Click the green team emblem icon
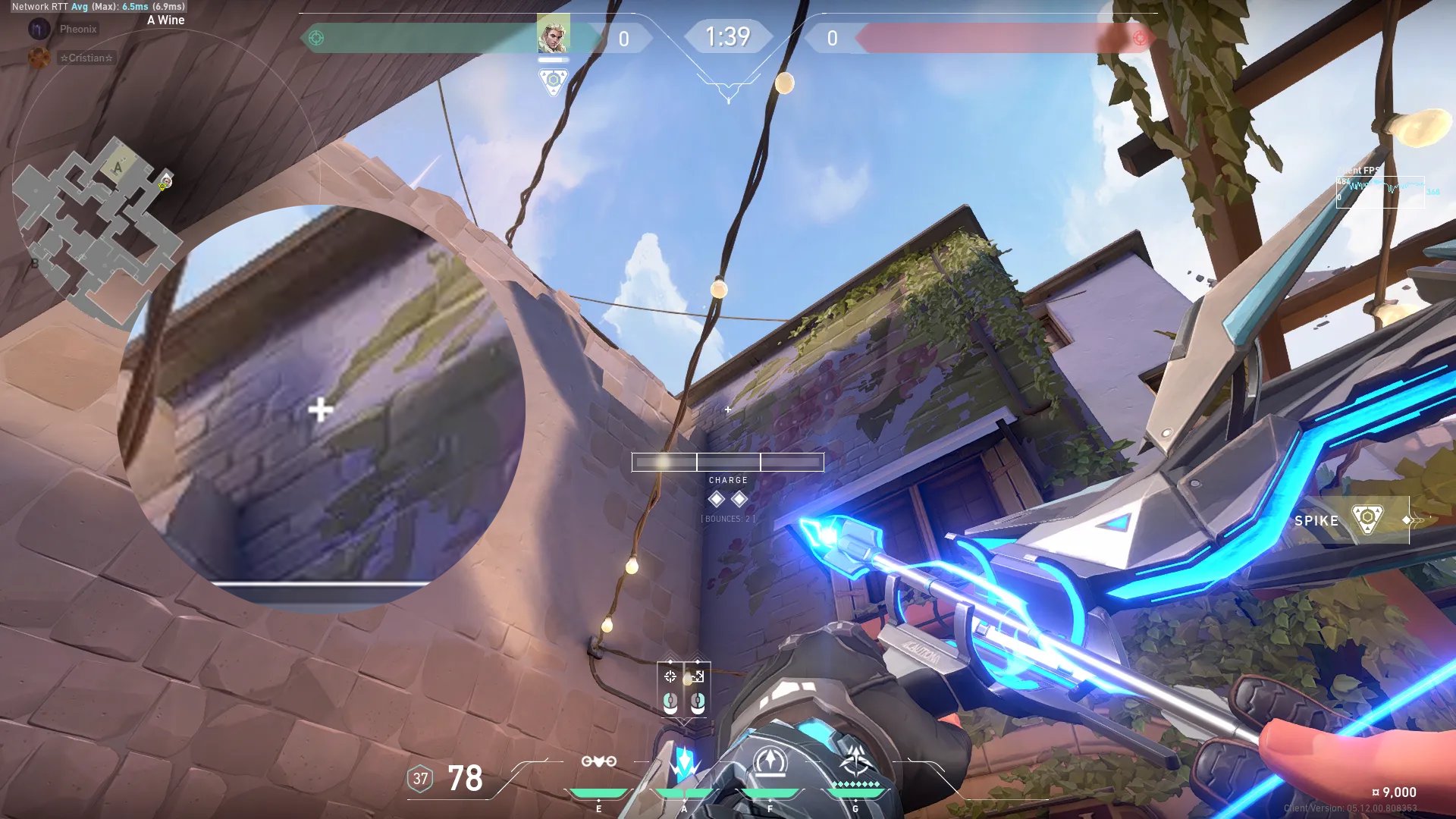1456x819 pixels. pyautogui.click(x=316, y=38)
